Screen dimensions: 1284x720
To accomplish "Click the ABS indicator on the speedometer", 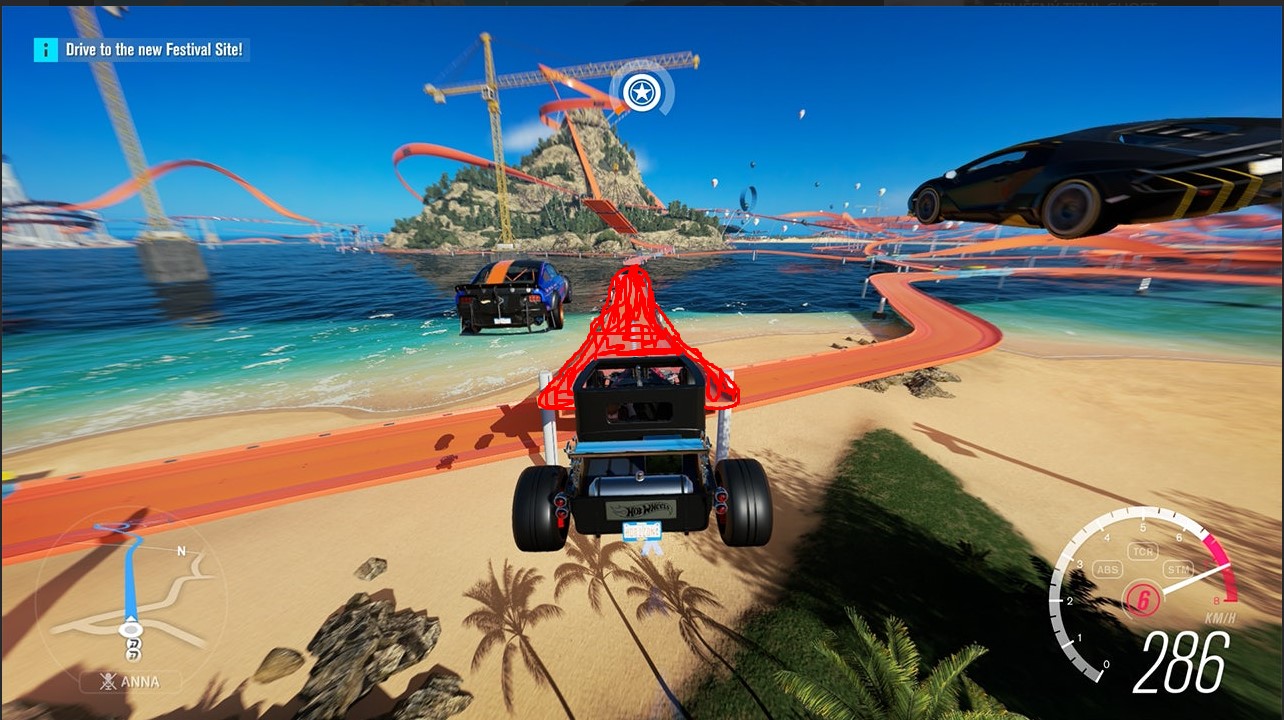I will 1107,570.
